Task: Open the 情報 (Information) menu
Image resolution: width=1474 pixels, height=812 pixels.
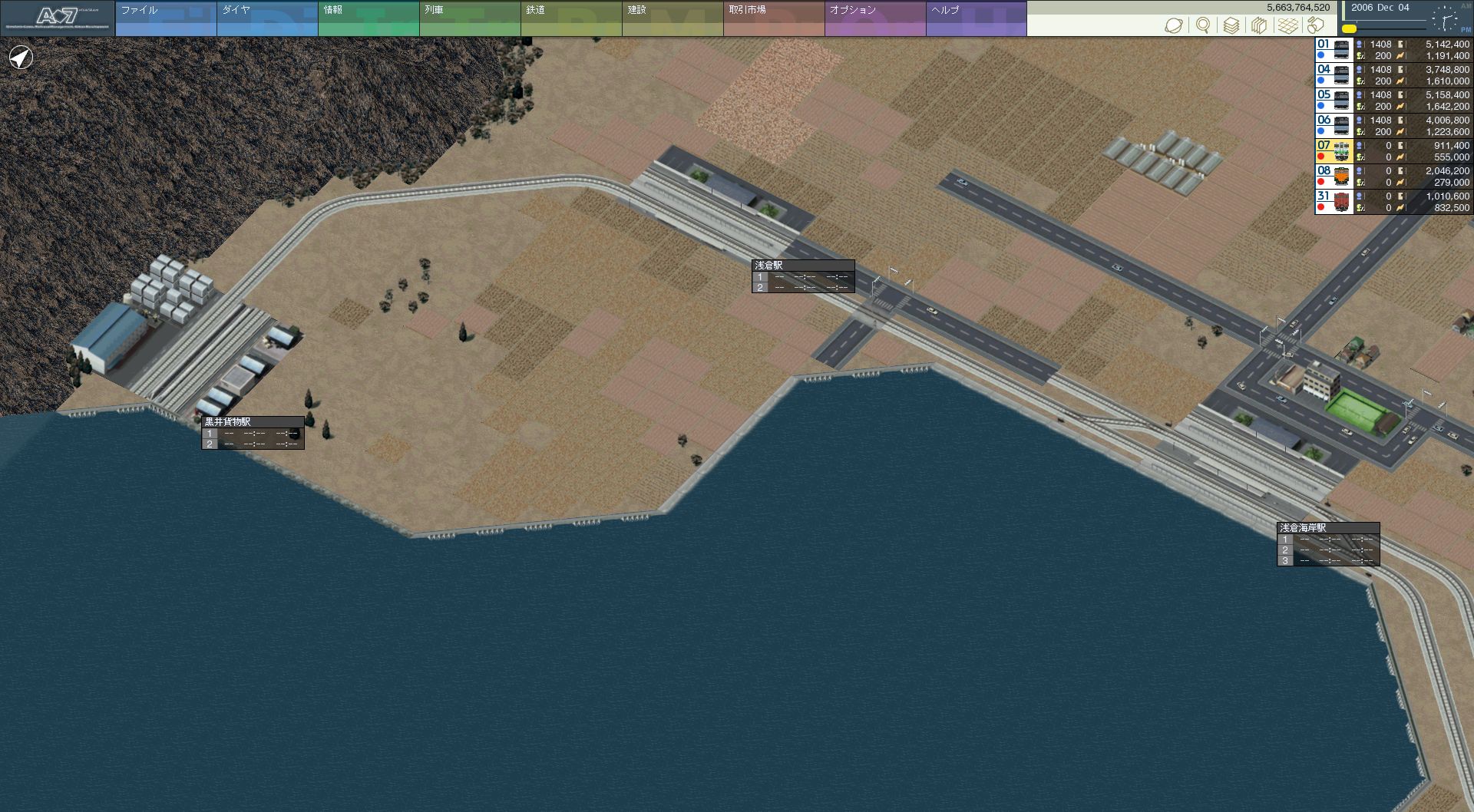Action: [368, 18]
